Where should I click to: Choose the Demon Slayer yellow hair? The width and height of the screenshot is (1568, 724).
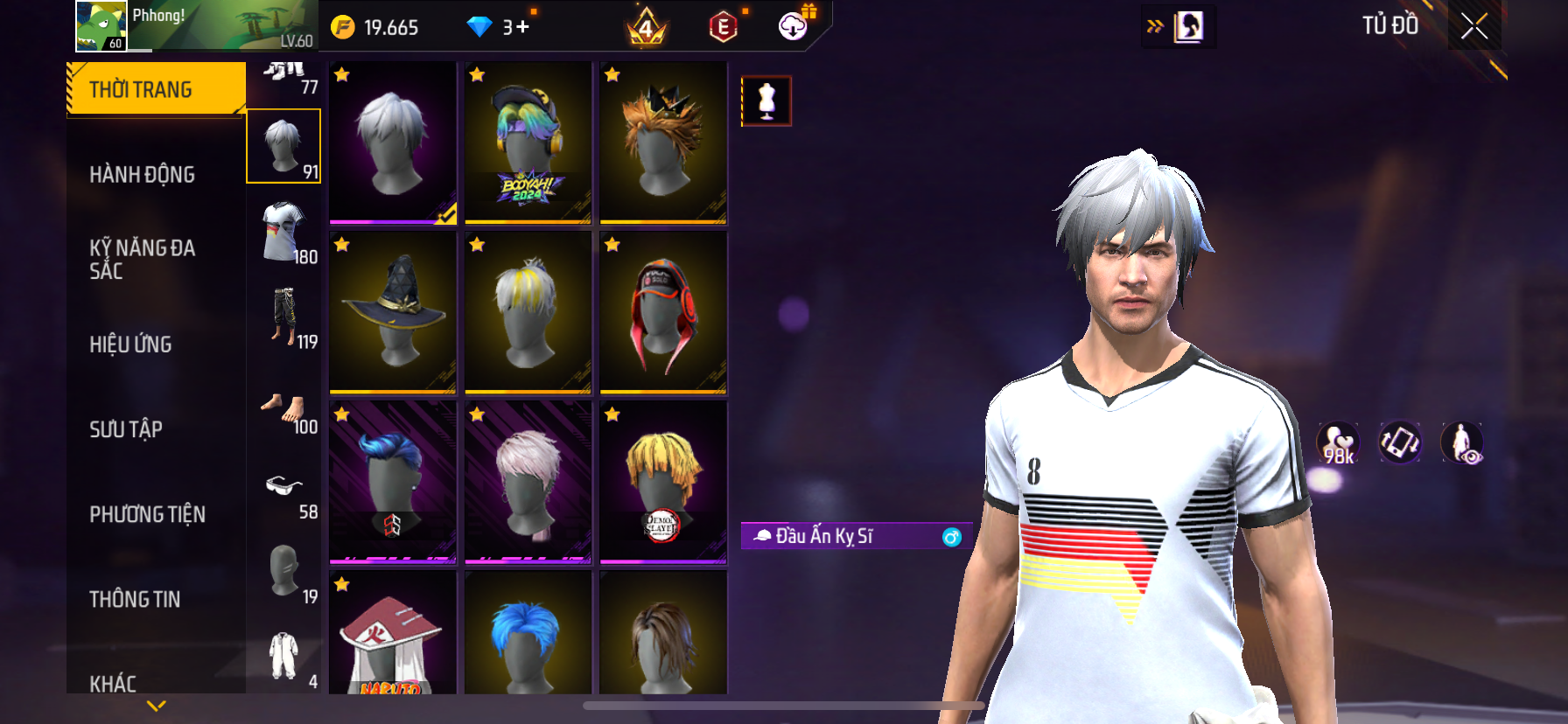pos(663,482)
